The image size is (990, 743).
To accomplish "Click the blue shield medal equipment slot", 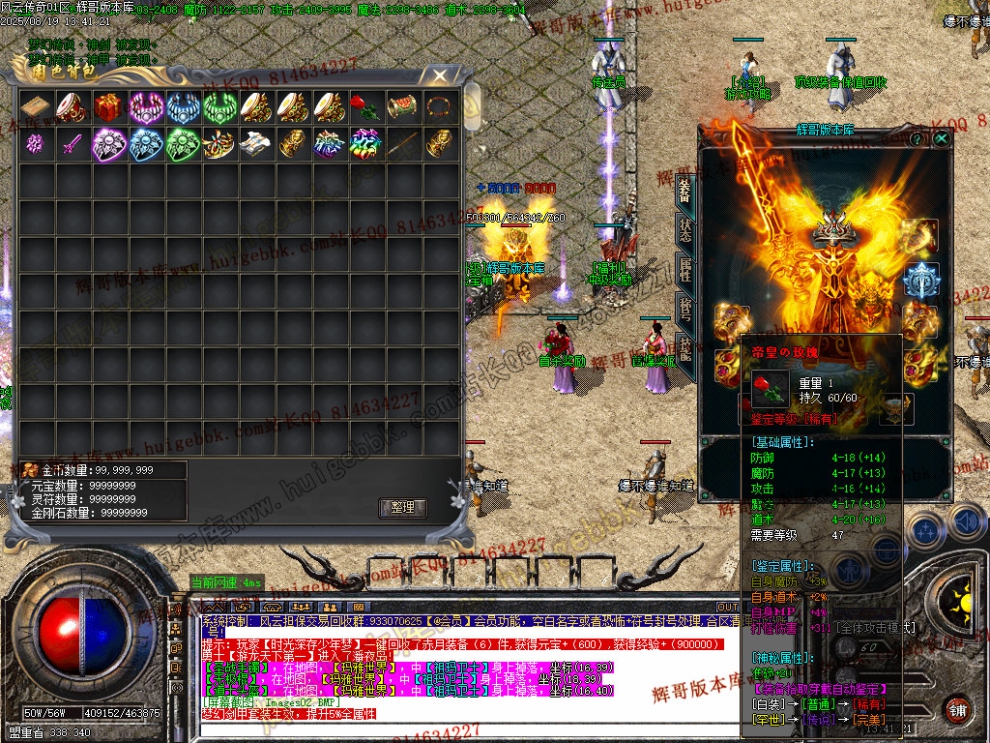I will [921, 281].
